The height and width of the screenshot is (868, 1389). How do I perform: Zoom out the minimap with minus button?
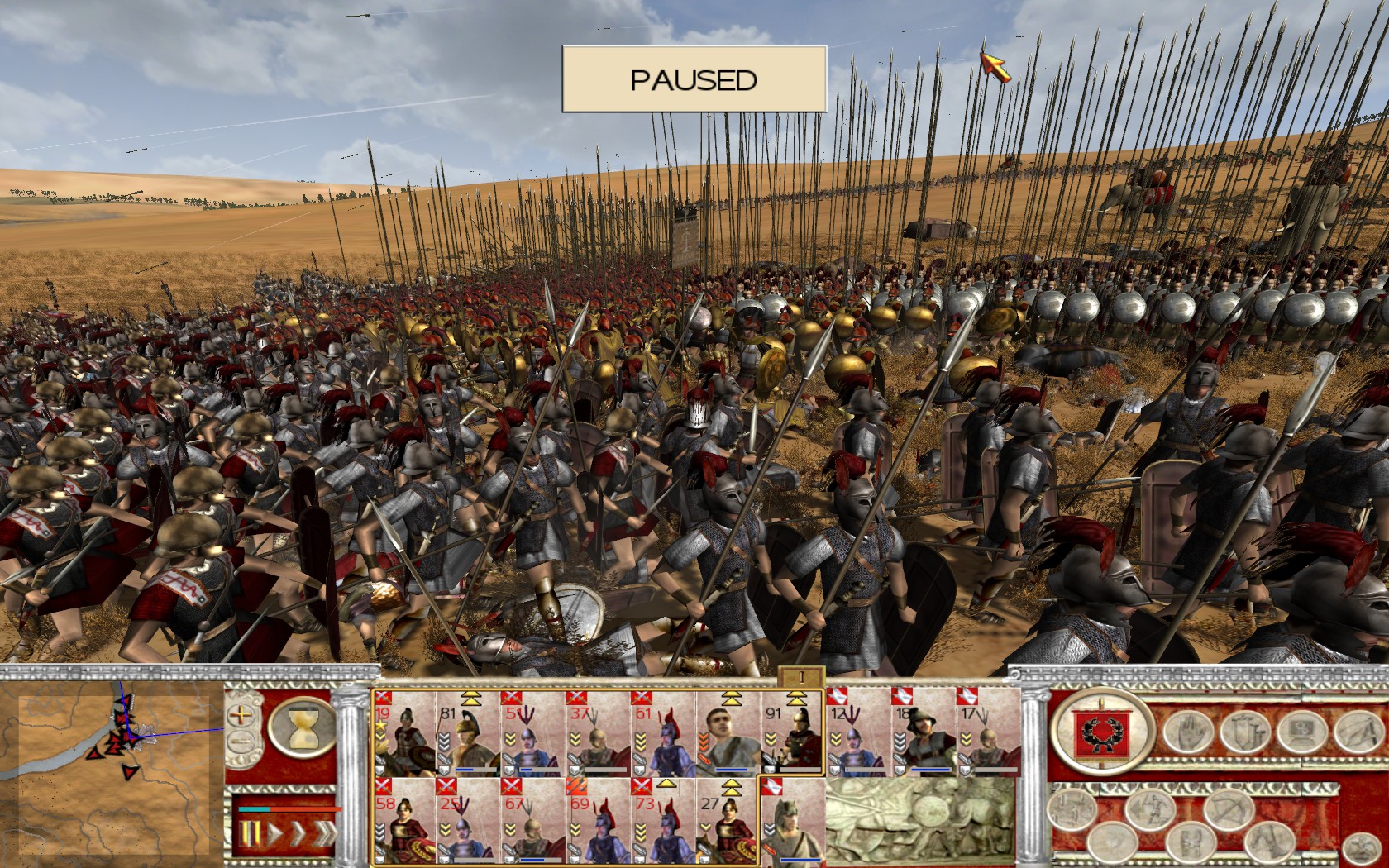pos(241,741)
